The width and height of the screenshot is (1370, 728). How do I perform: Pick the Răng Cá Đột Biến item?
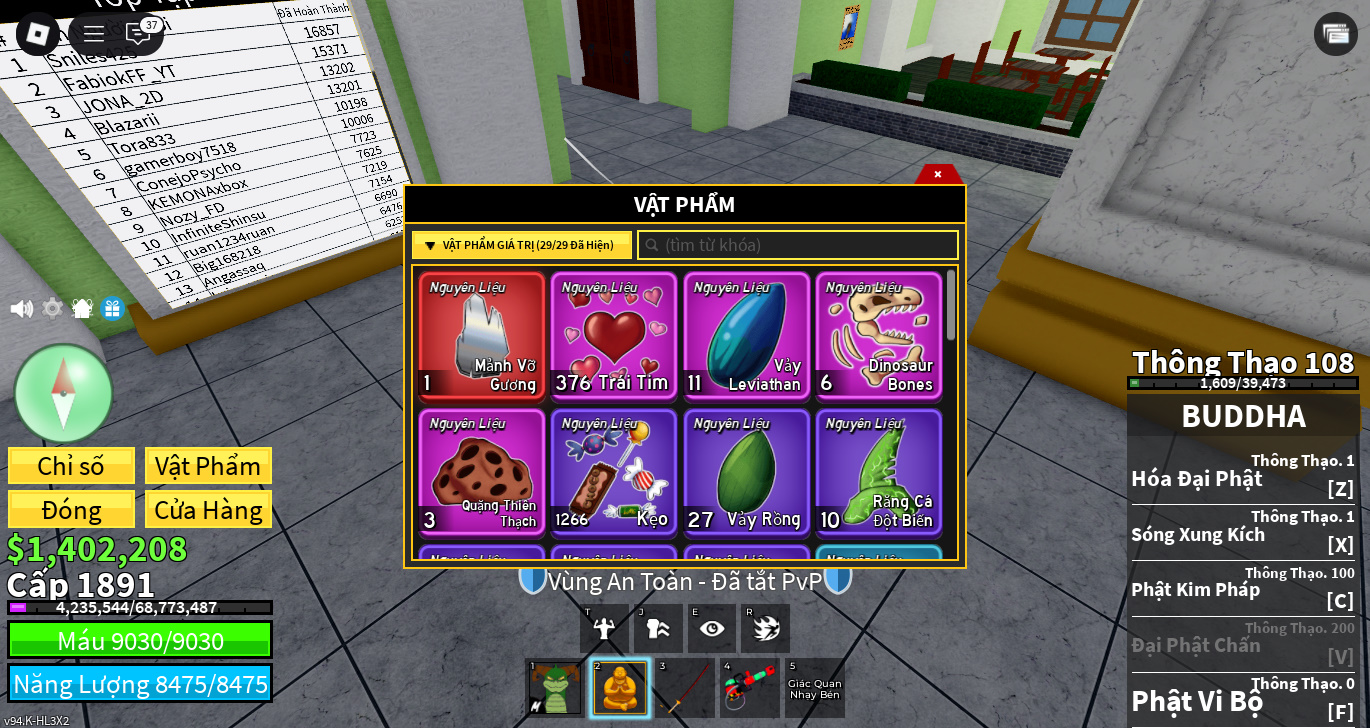point(878,472)
